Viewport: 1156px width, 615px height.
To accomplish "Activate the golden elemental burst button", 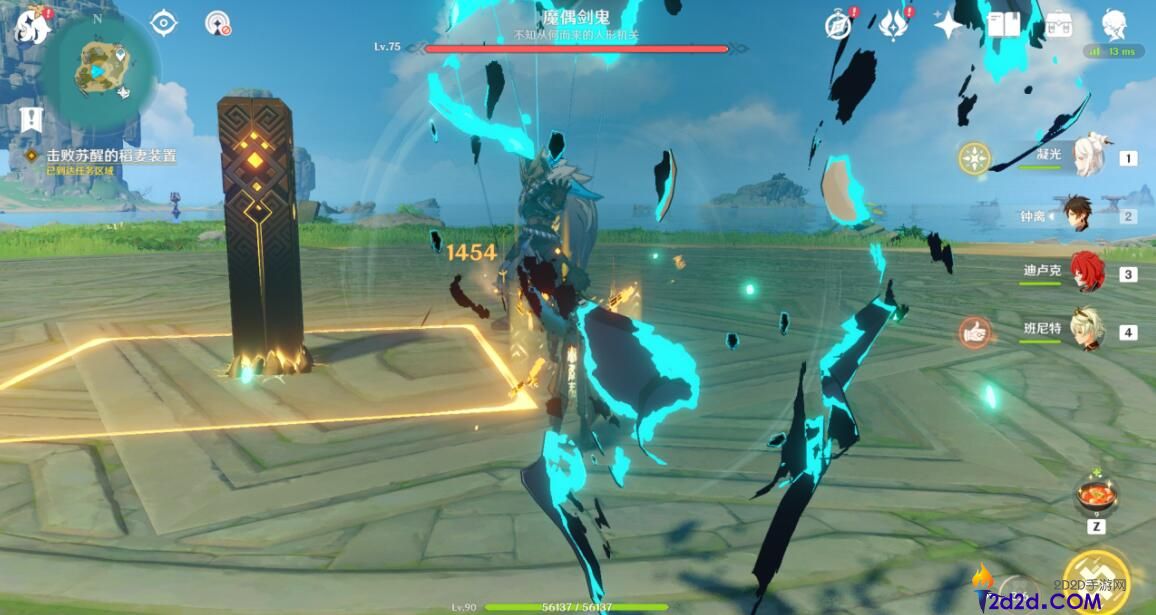I will (1096, 580).
